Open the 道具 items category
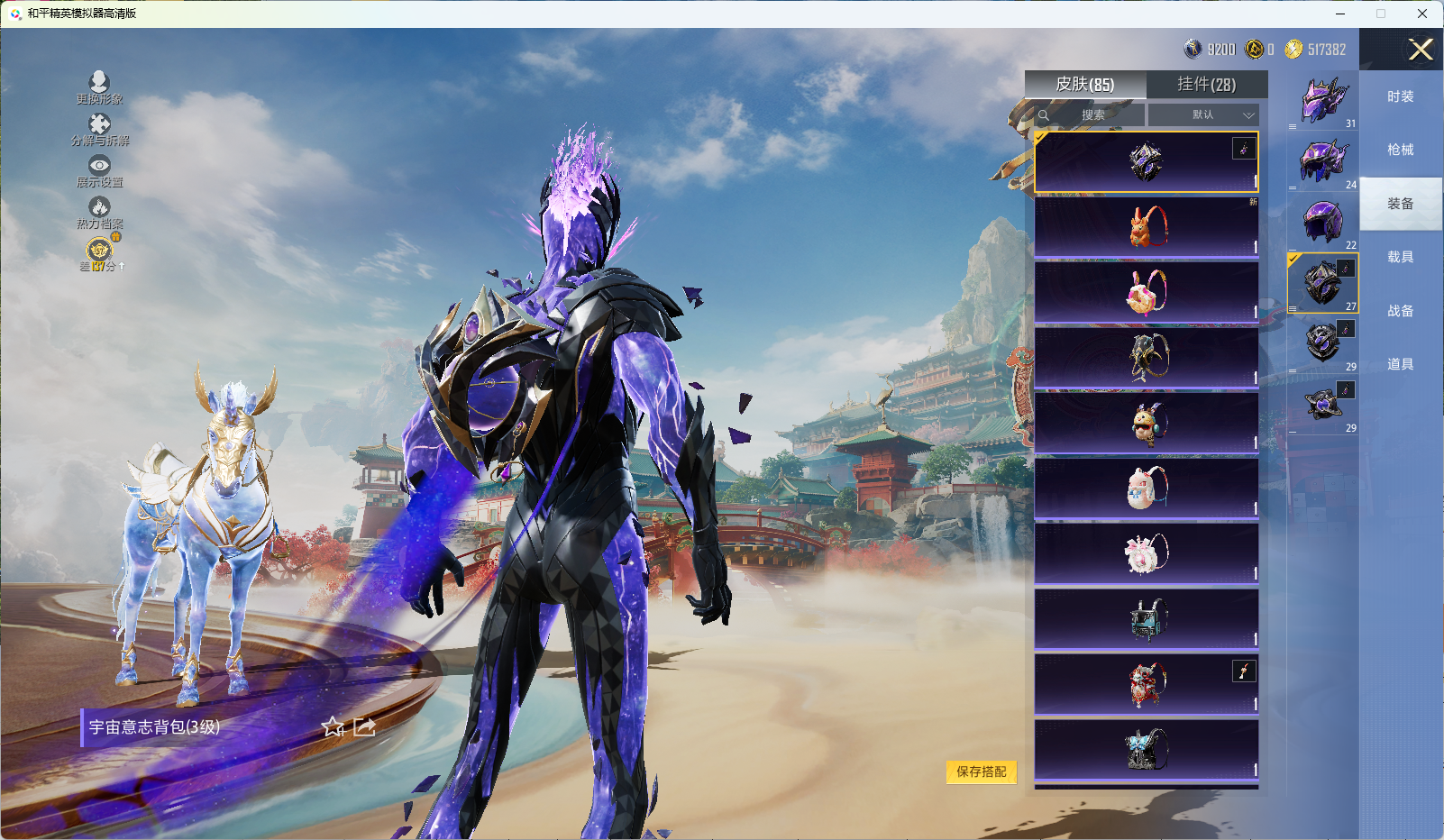This screenshot has height=840, width=1444. coord(1400,364)
